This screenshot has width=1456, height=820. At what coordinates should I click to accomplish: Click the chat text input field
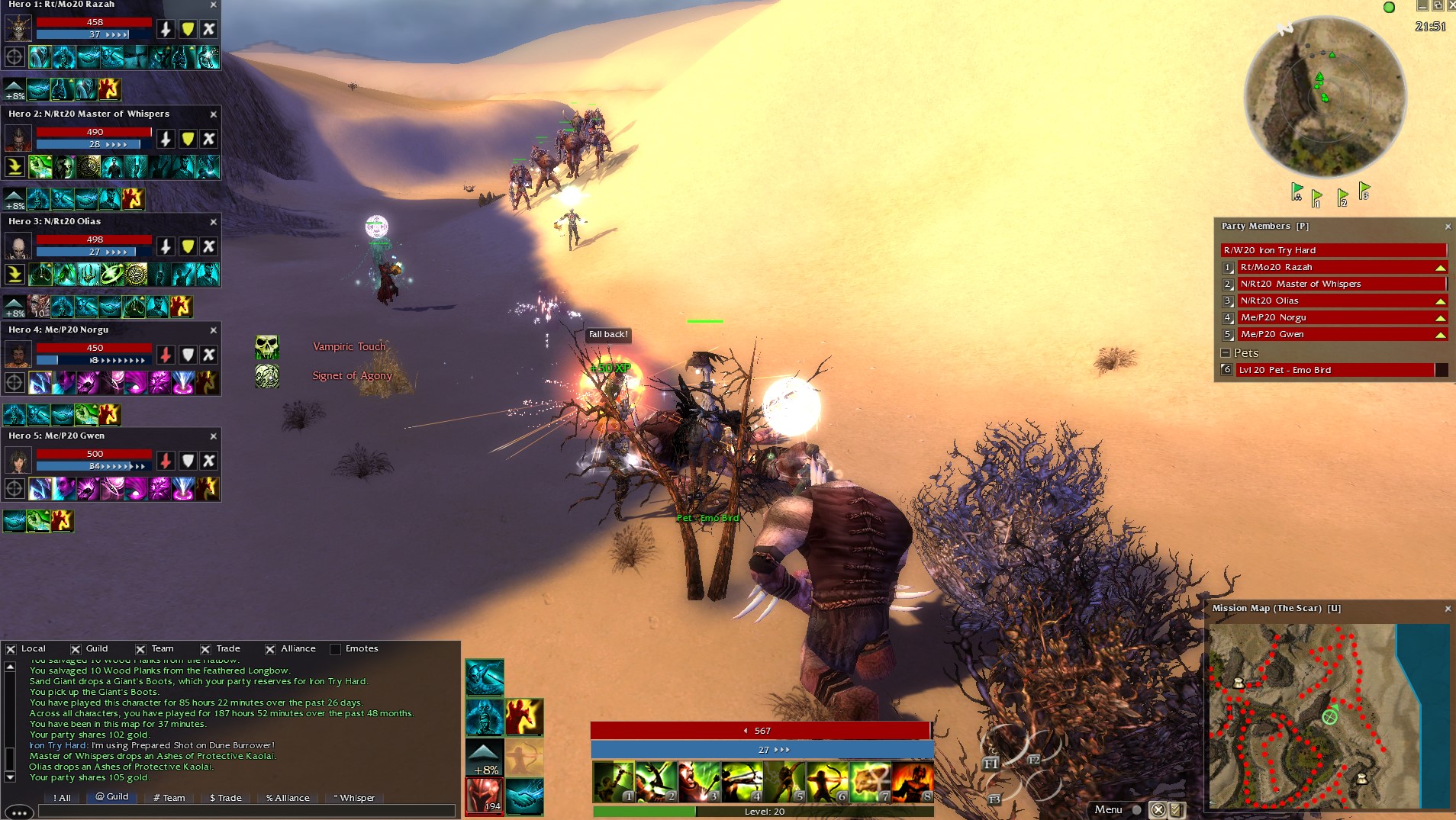[244, 812]
